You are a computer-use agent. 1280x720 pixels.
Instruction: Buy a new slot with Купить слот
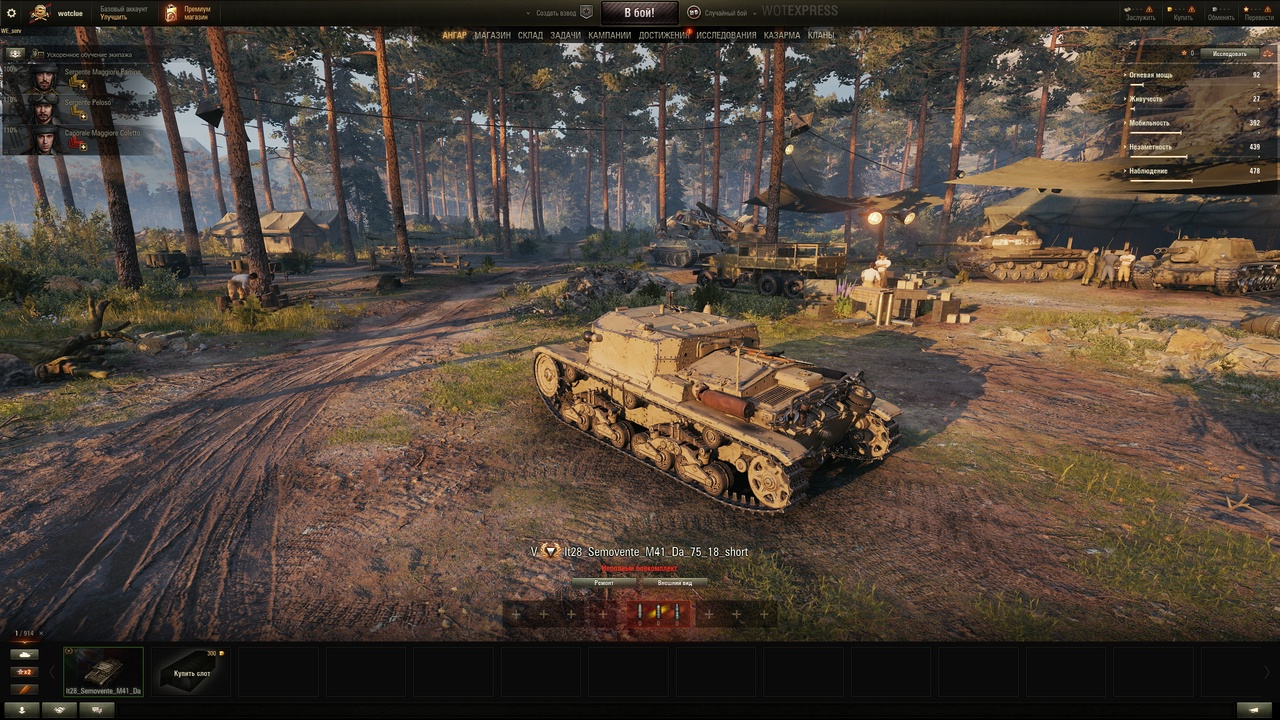(191, 672)
